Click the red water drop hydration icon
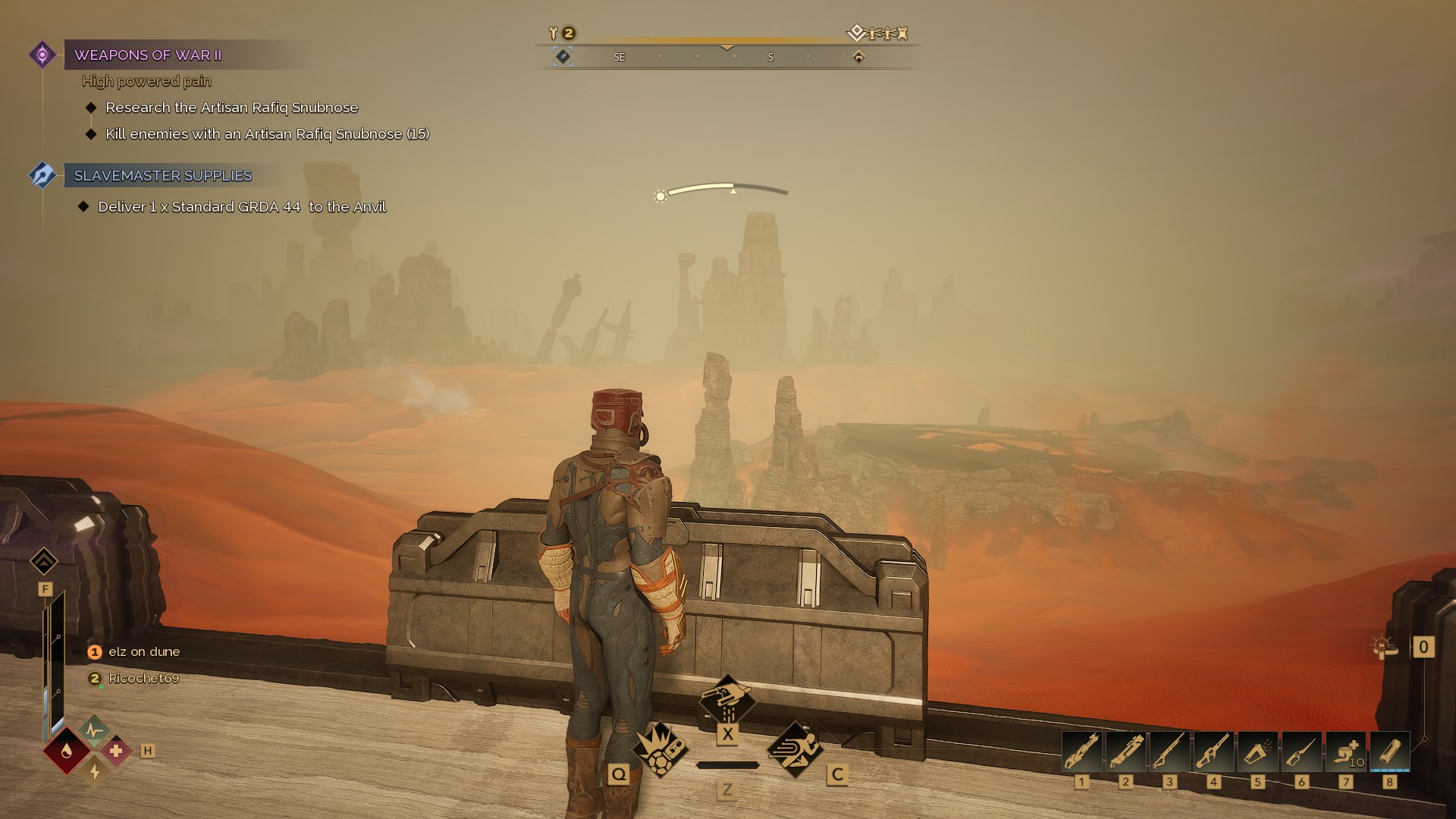The image size is (1456, 819). point(67,751)
